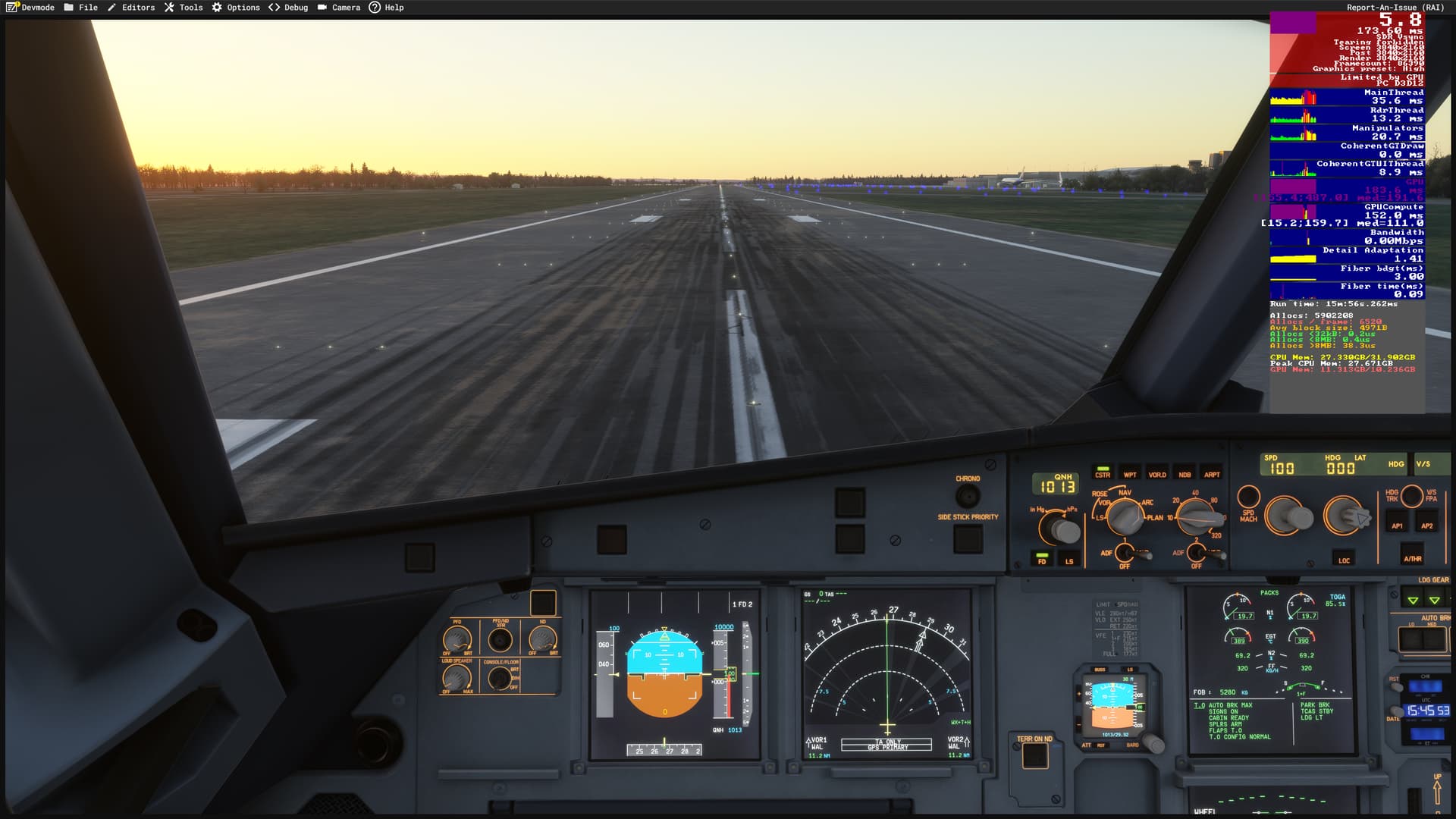This screenshot has width=1456, height=819.
Task: Adjust the PFD brightness knob
Action: tap(457, 638)
